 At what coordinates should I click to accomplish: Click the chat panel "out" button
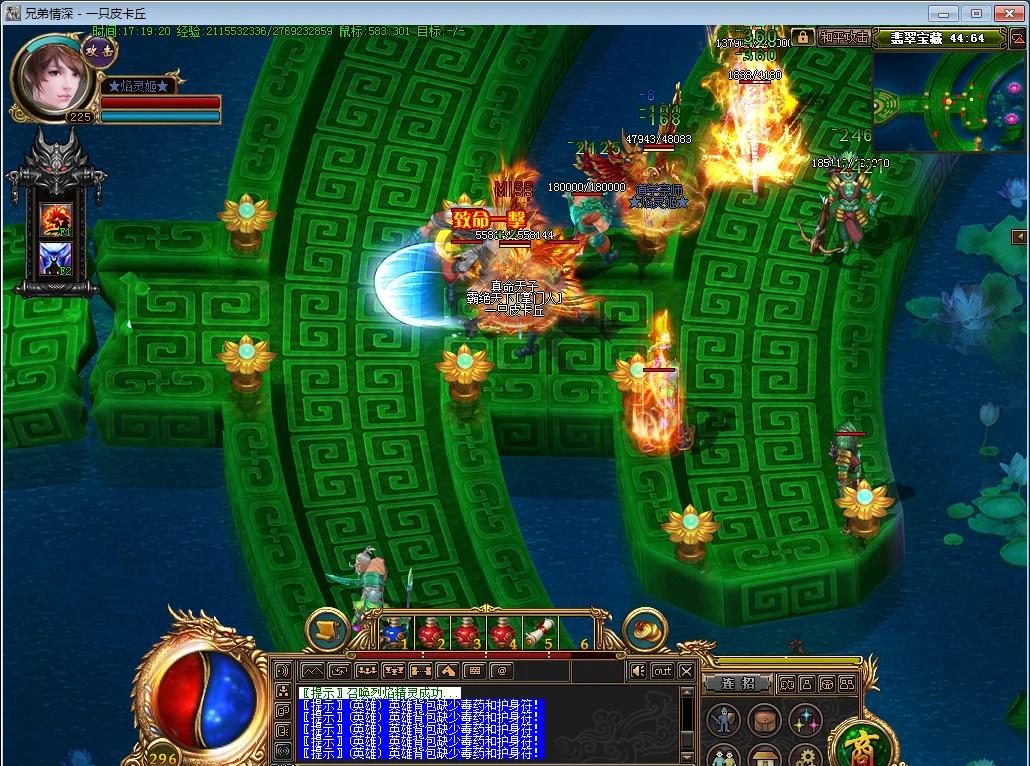(662, 671)
